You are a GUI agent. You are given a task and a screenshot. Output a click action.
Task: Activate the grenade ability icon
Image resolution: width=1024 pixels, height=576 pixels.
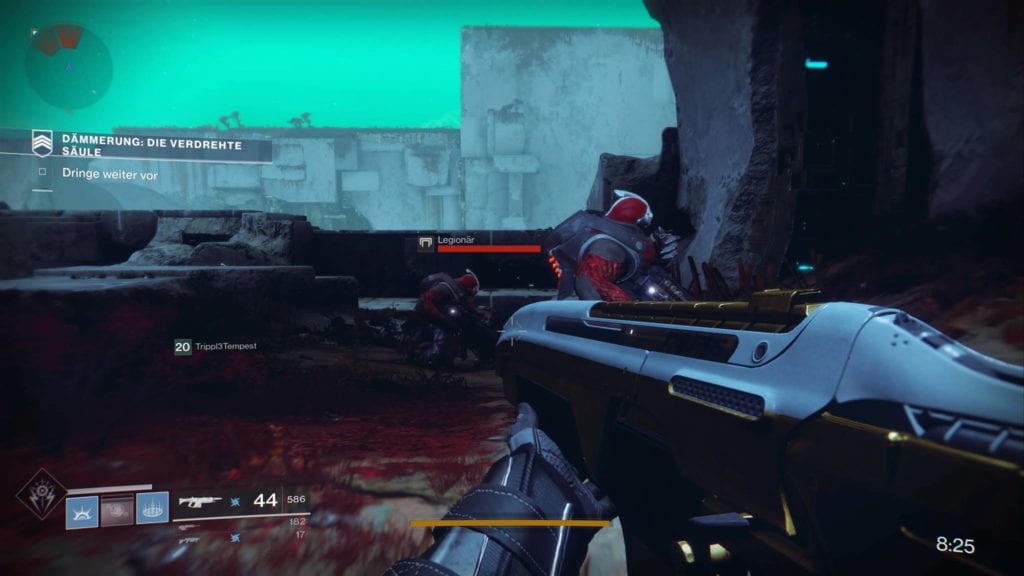82,510
